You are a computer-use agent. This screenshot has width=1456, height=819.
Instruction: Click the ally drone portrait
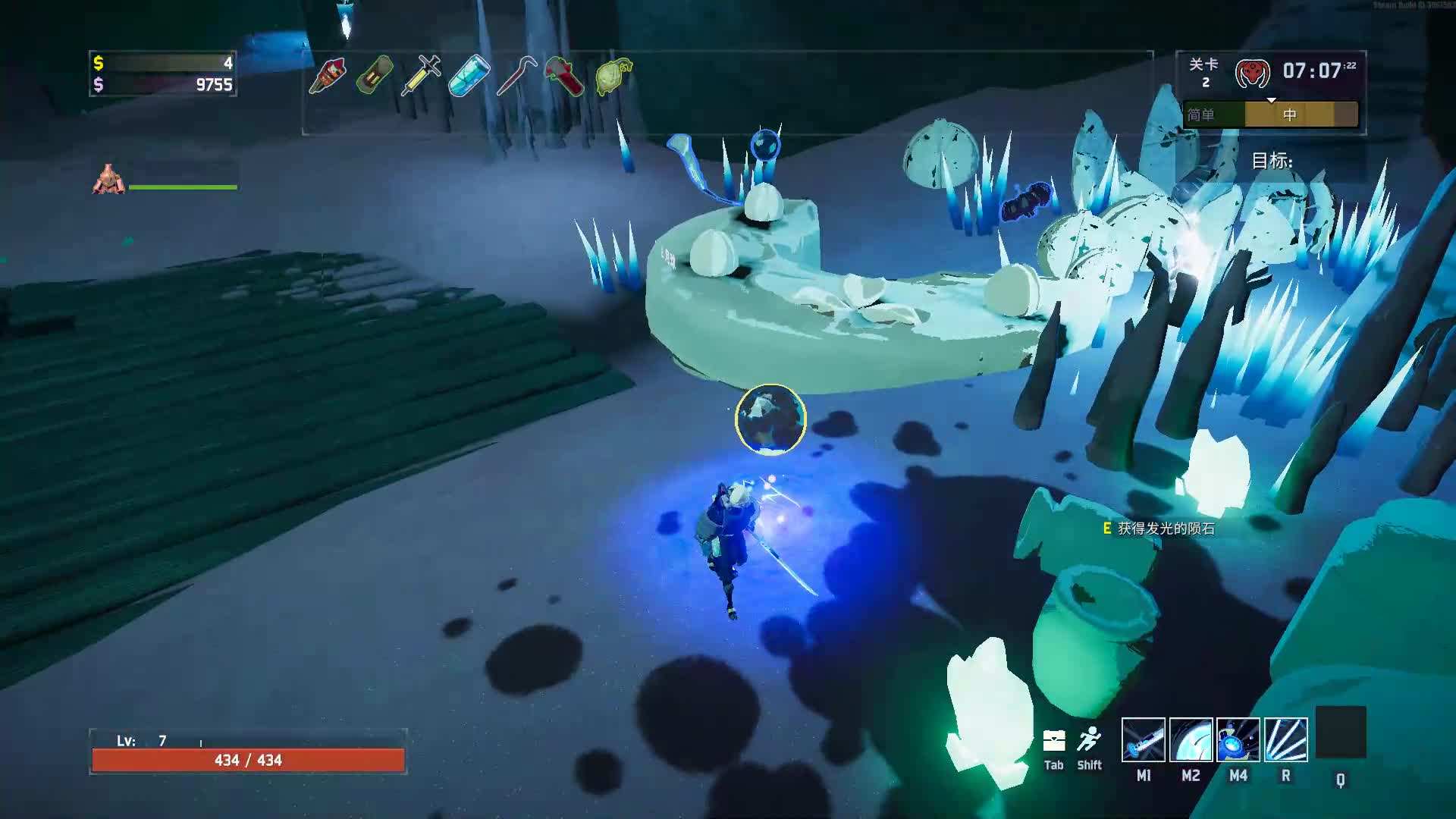point(108,180)
